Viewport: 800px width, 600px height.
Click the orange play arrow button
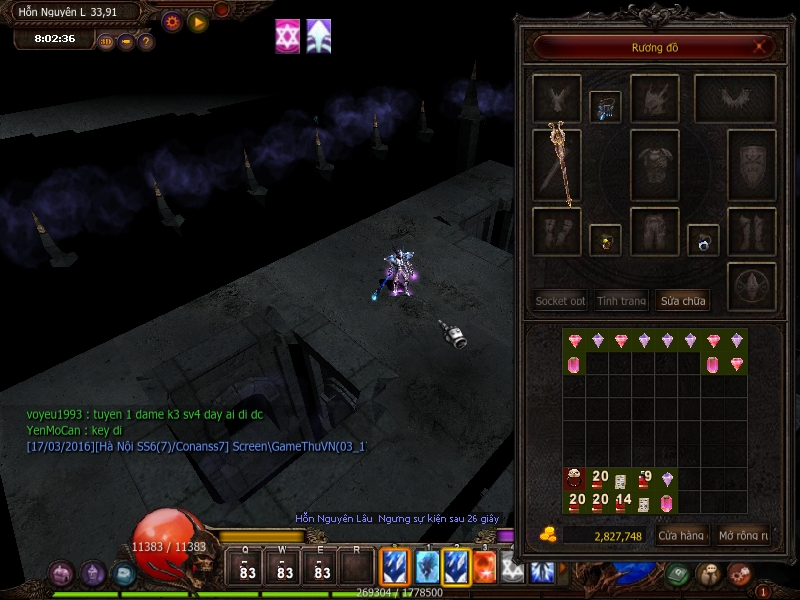click(x=198, y=21)
